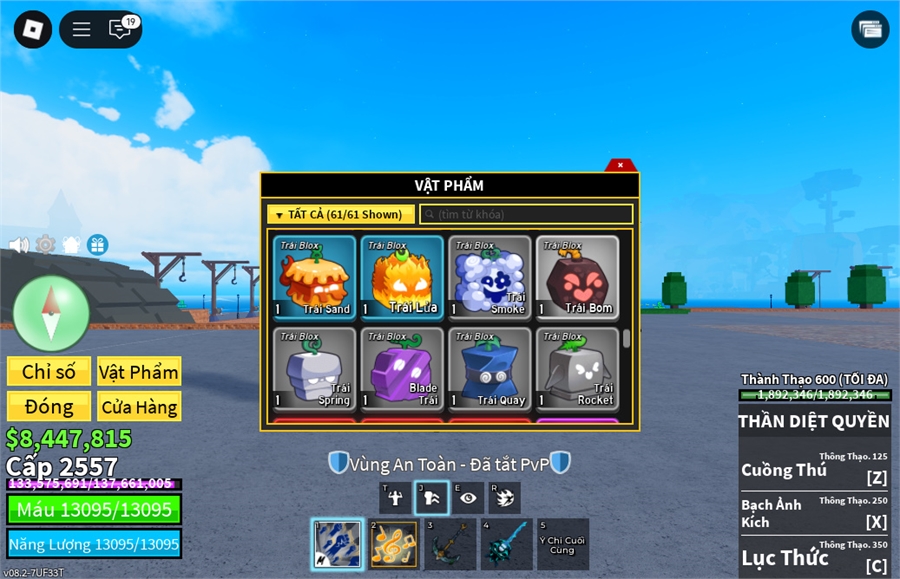Screen dimensions: 900x579
Task: Select the Trái Spring fruit
Action: tap(315, 369)
